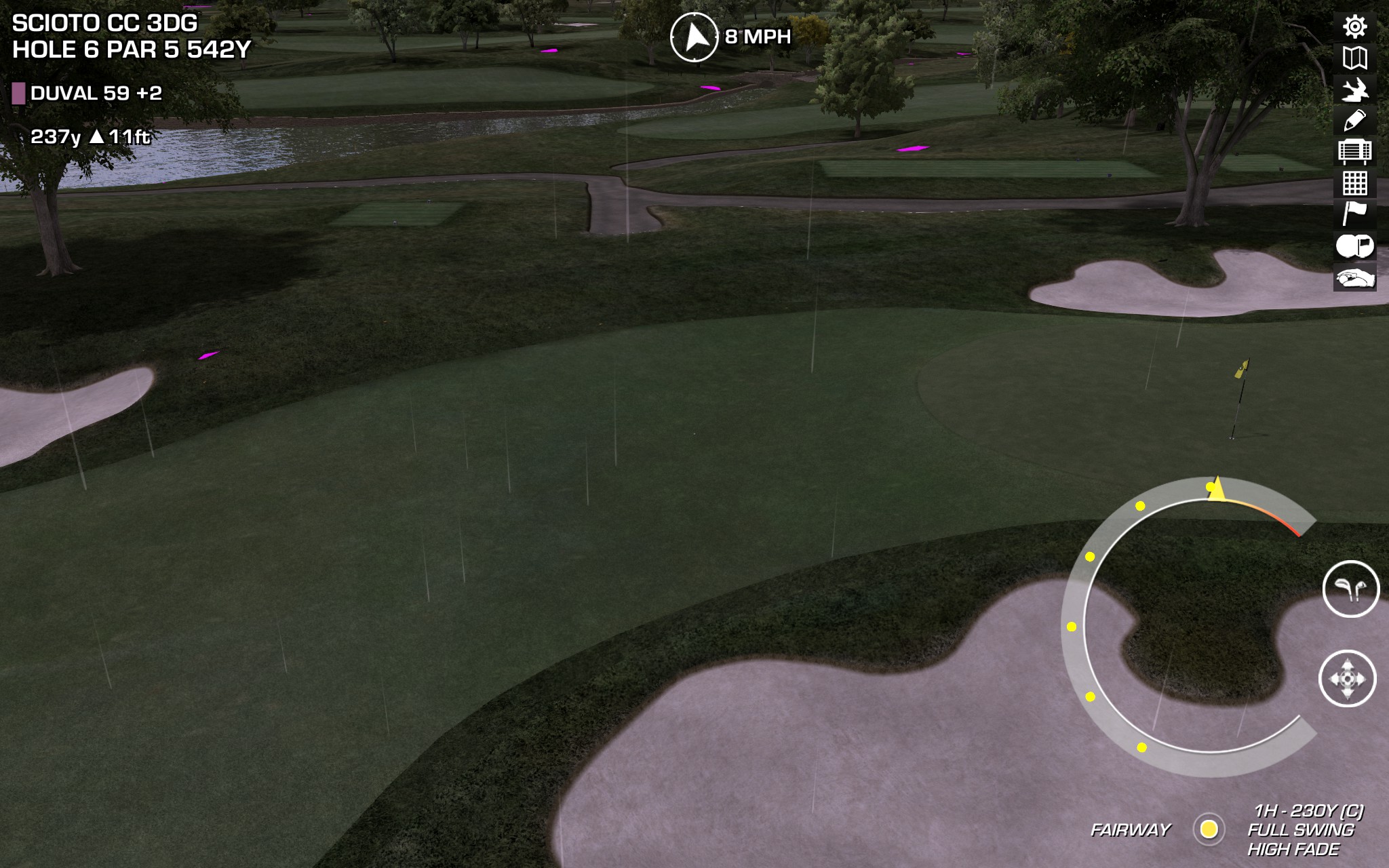Show the folded course map

click(1354, 58)
